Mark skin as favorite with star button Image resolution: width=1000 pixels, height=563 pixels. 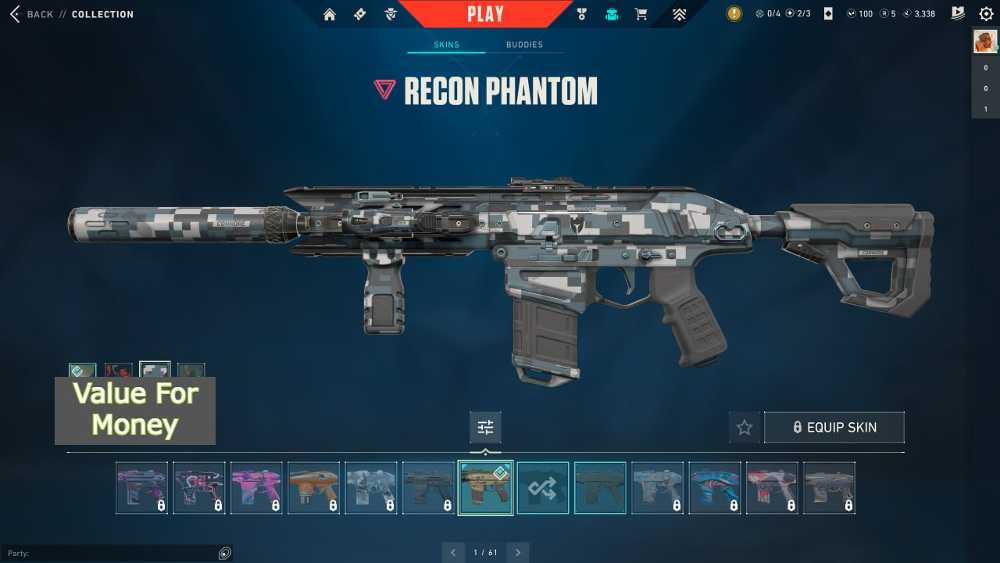click(x=744, y=427)
